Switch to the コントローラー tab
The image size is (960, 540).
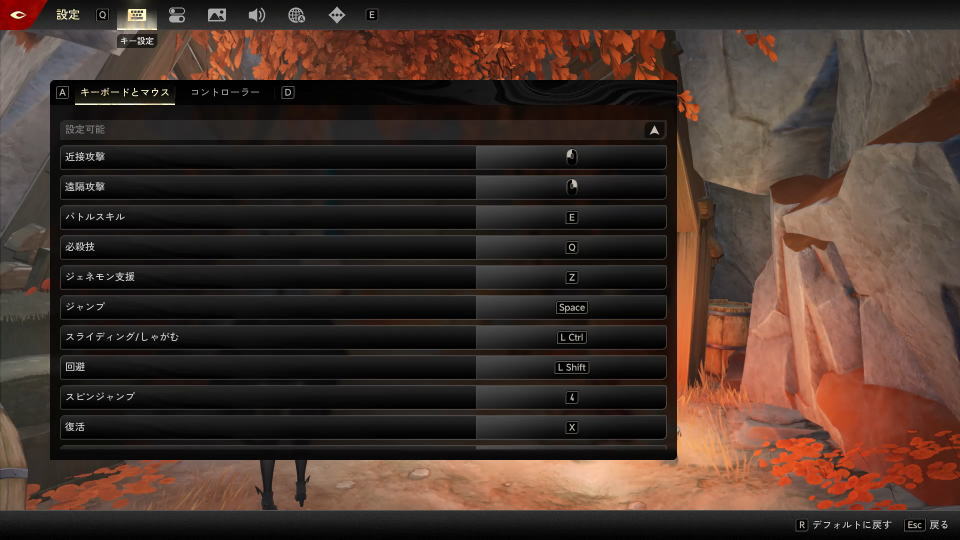[x=225, y=92]
